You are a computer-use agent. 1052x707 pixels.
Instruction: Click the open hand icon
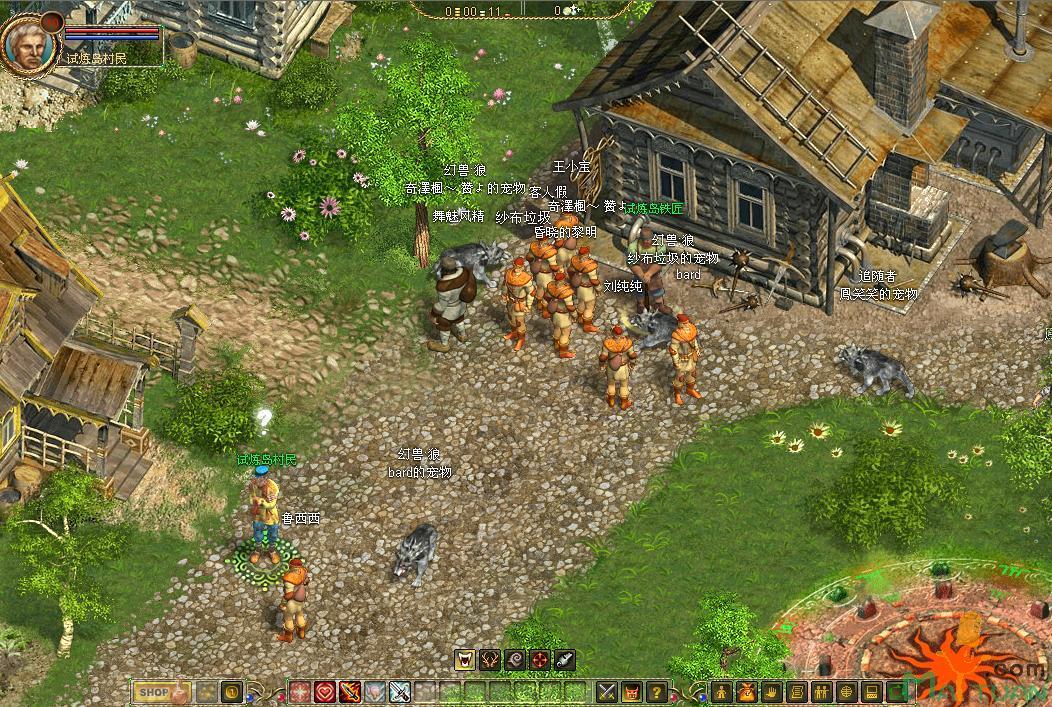[x=772, y=691]
